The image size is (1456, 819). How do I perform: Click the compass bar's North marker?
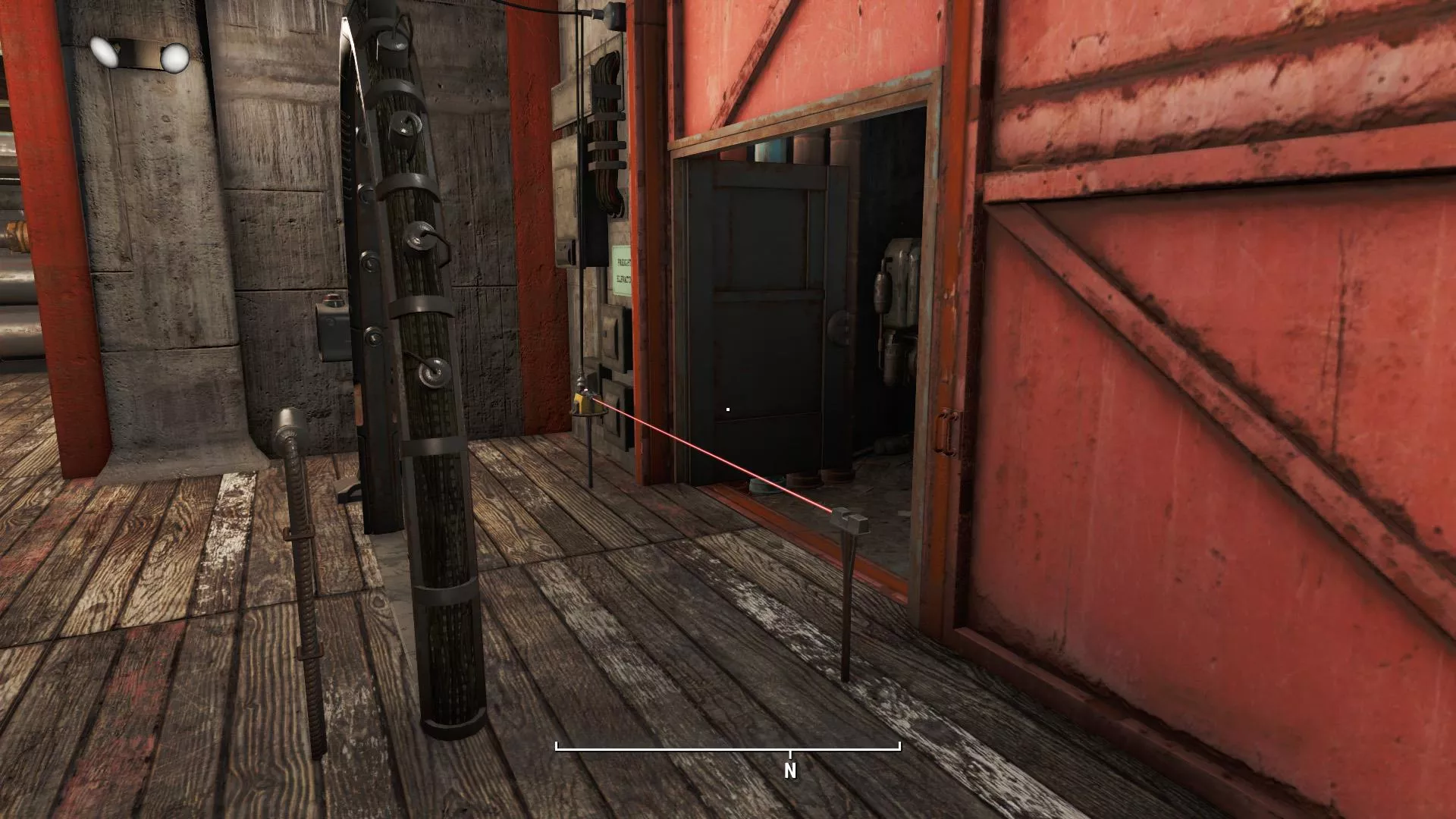(790, 769)
